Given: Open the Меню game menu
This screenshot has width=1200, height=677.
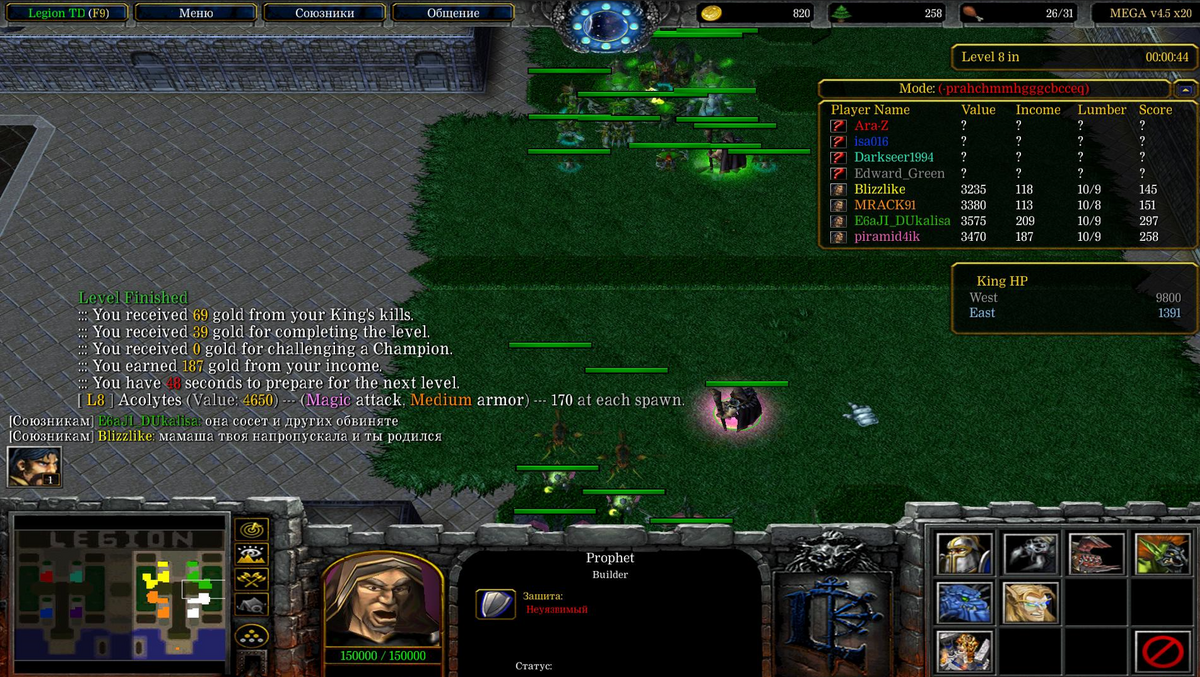Looking at the screenshot, I should point(195,13).
